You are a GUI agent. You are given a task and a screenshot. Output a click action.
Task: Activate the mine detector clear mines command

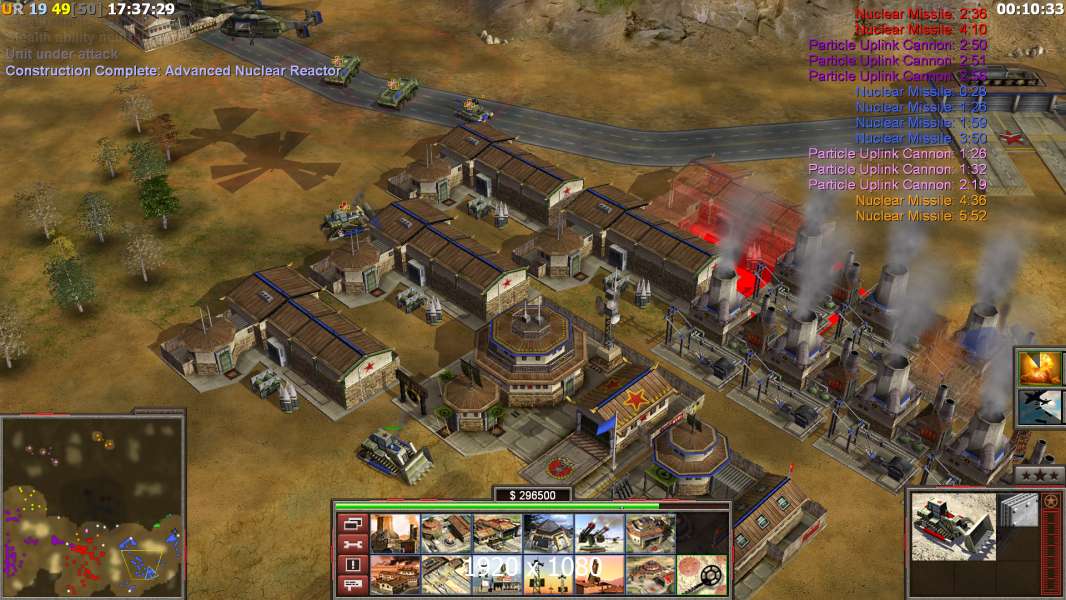tap(702, 575)
